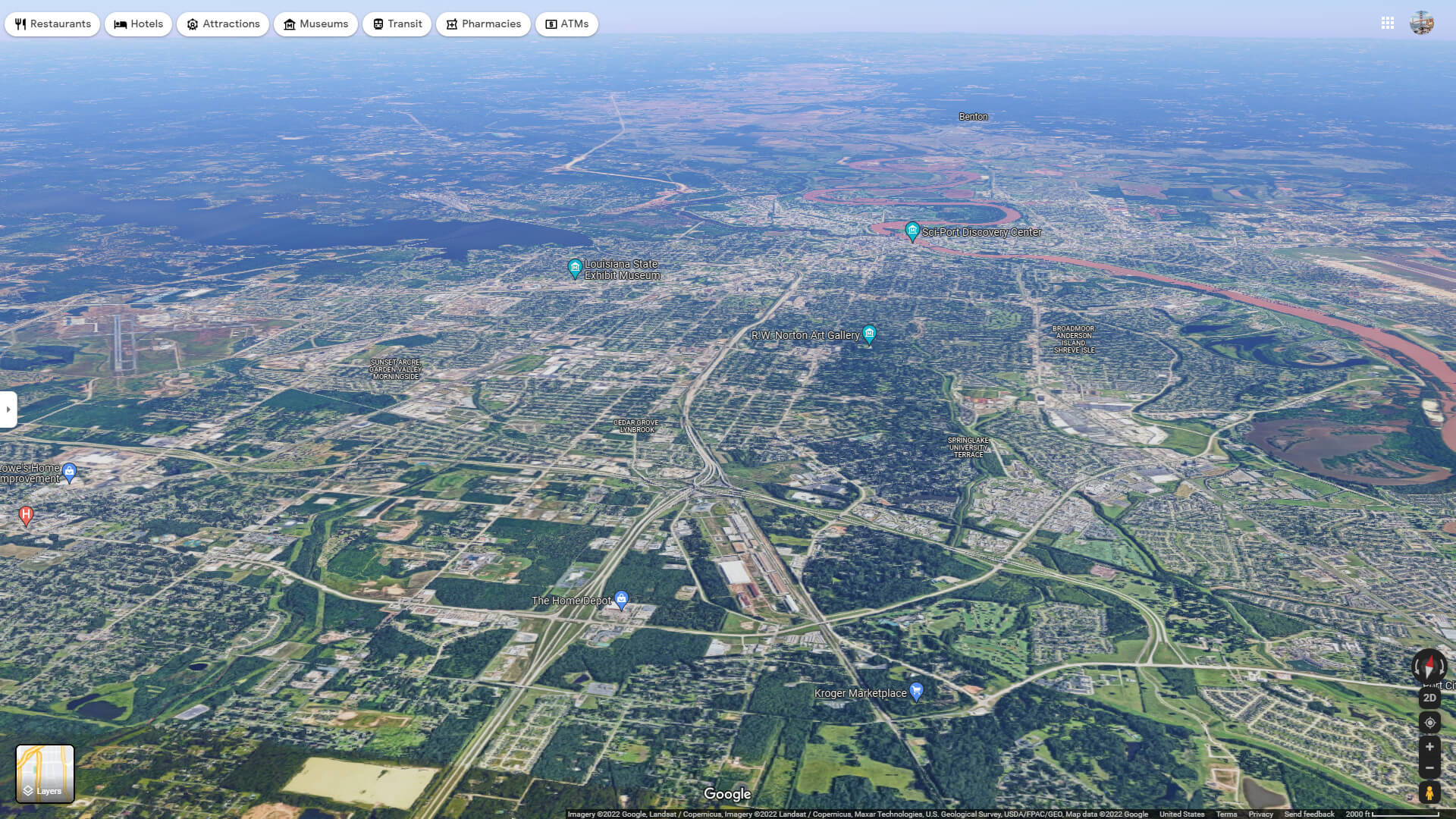The image size is (1456, 819).
Task: Click The Home Depot map marker
Action: (x=620, y=599)
